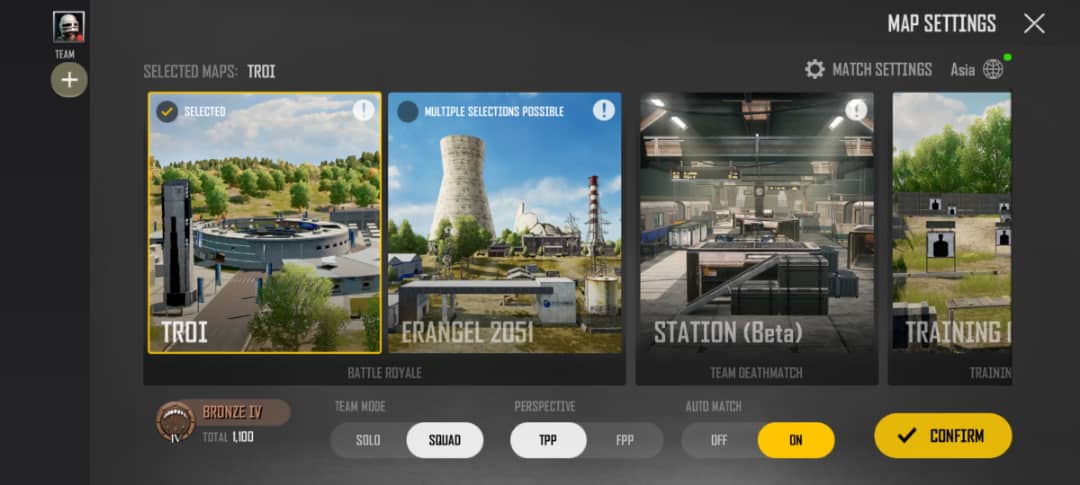Add a teammate with the plus button
Viewport: 1080px width, 485px height.
pyautogui.click(x=69, y=80)
